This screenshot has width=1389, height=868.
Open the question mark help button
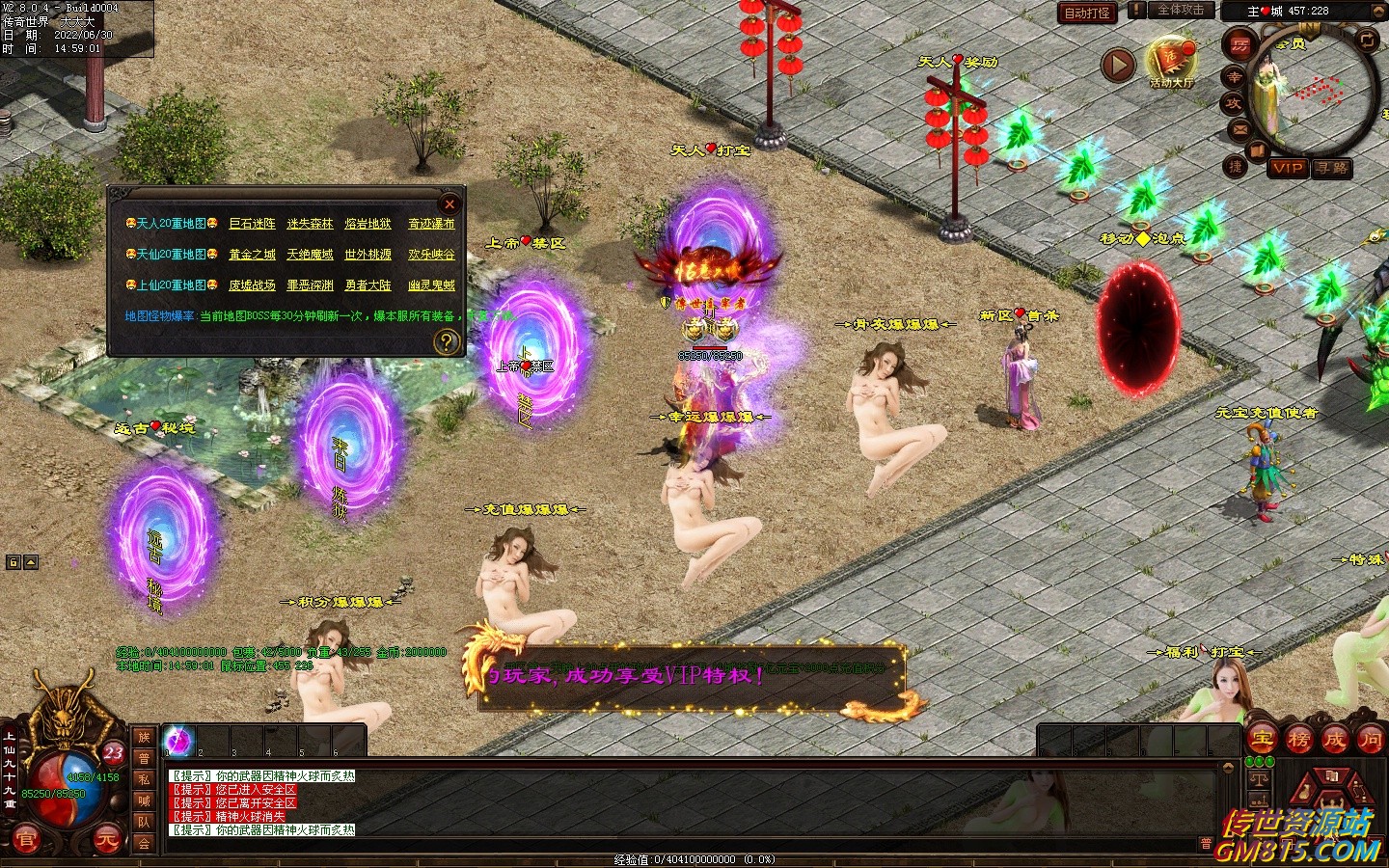coord(446,341)
